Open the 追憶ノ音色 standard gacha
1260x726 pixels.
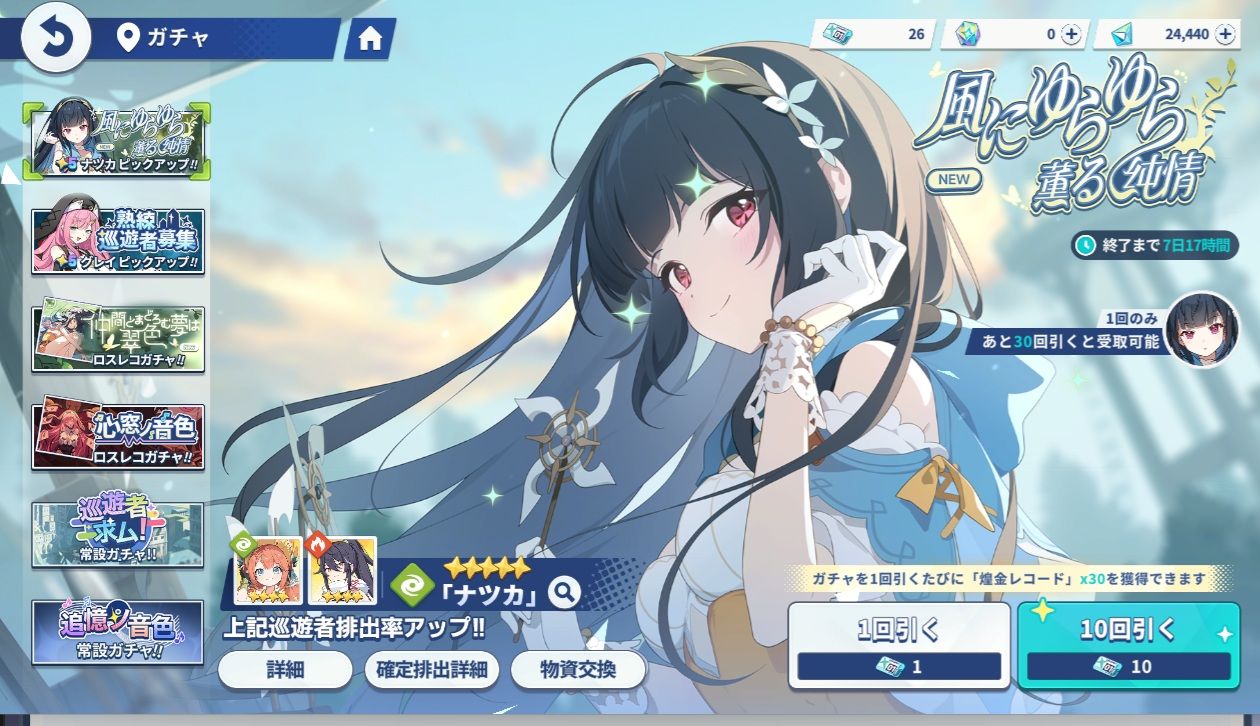[x=118, y=632]
